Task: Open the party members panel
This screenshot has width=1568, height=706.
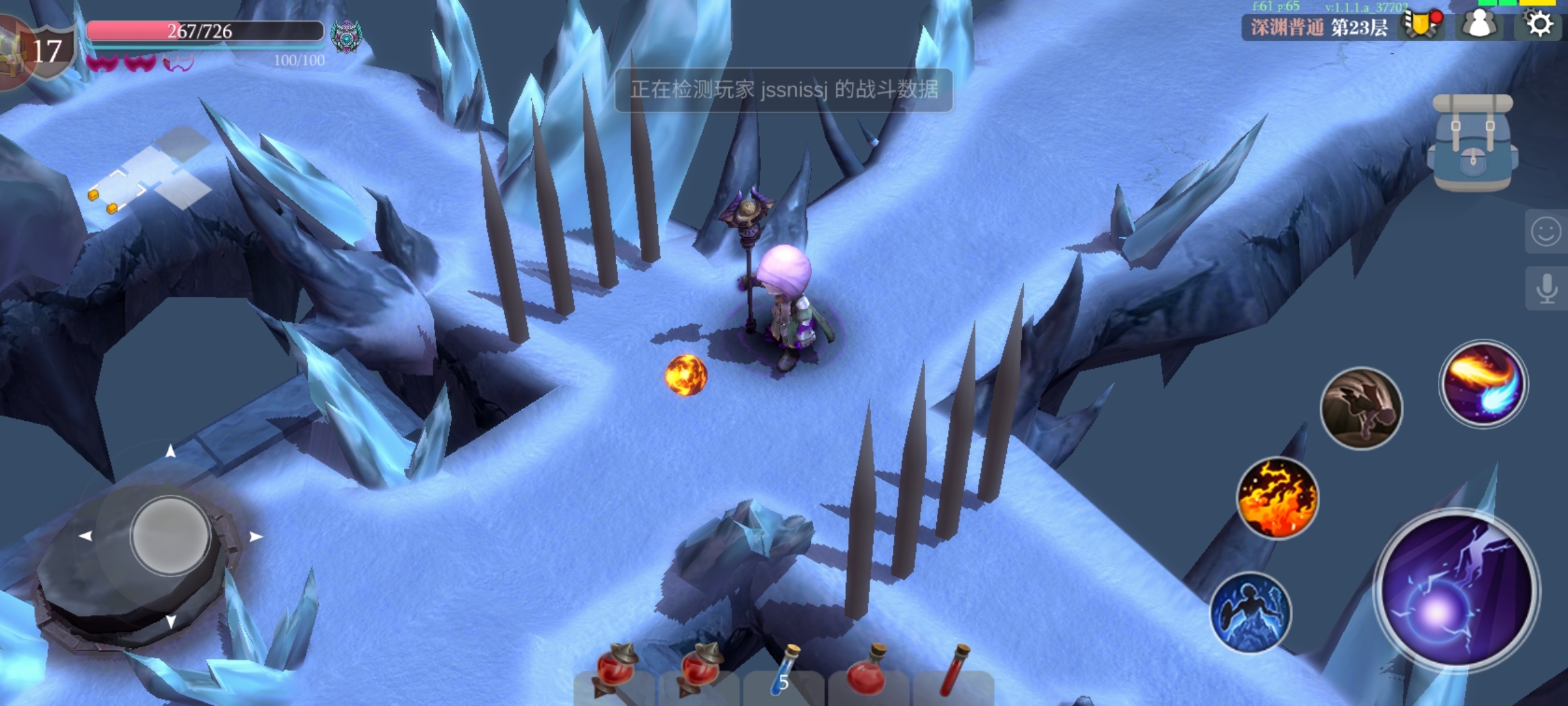Action: [1480, 25]
